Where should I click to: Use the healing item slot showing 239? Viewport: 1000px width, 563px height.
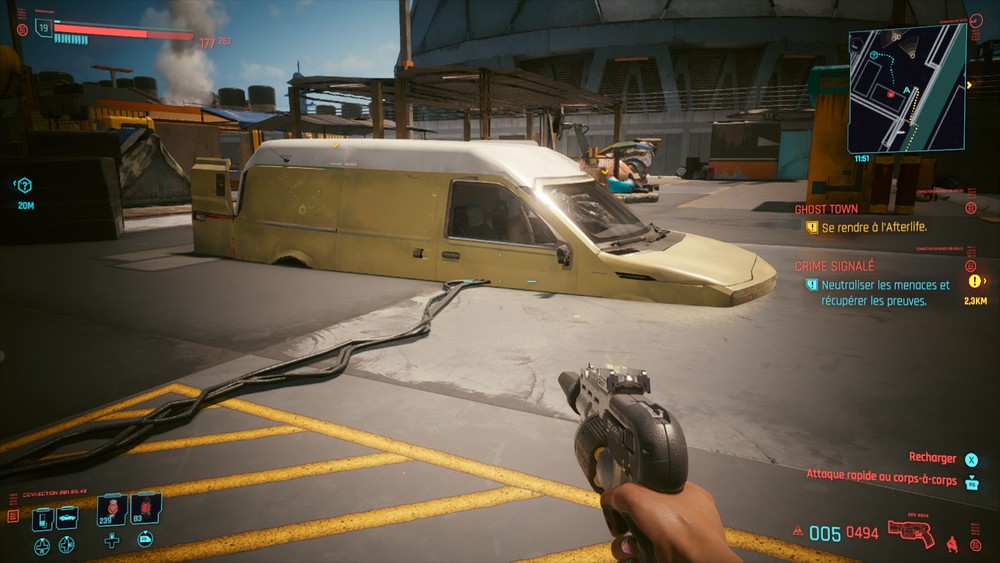click(111, 509)
